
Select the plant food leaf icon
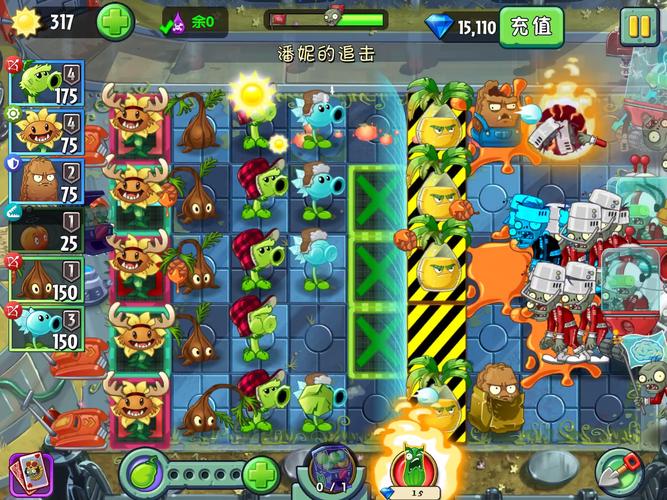pos(144,472)
